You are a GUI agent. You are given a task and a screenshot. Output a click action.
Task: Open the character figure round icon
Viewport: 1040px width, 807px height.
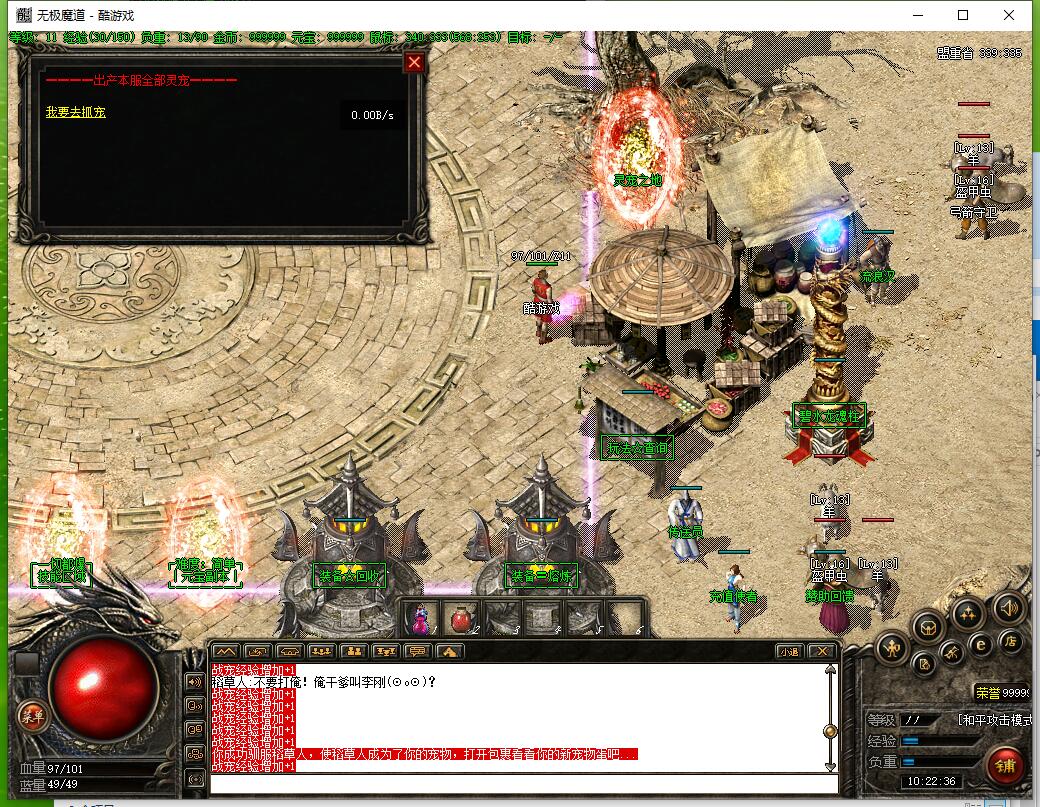(x=891, y=649)
